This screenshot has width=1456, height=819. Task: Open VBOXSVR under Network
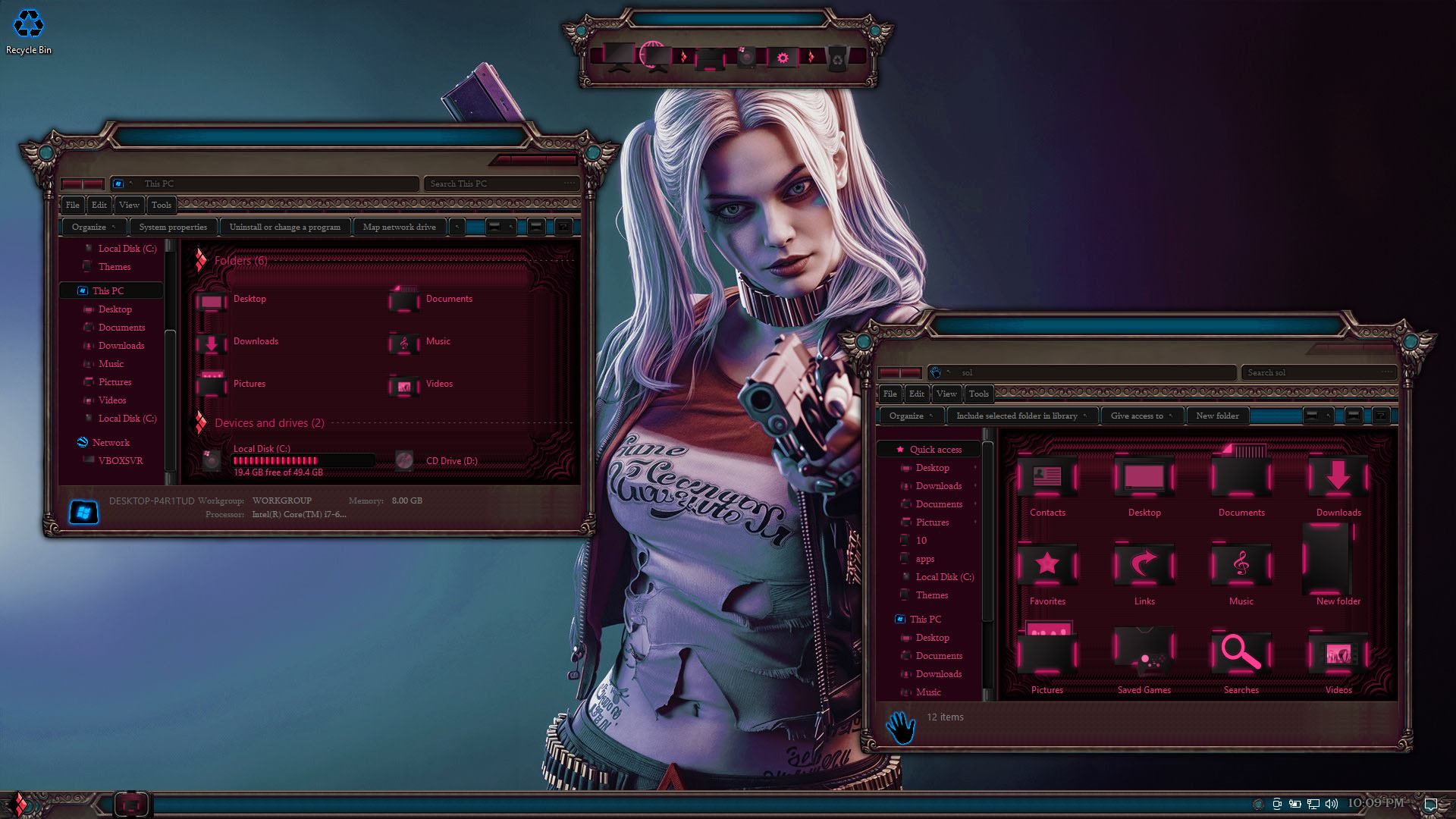[120, 460]
